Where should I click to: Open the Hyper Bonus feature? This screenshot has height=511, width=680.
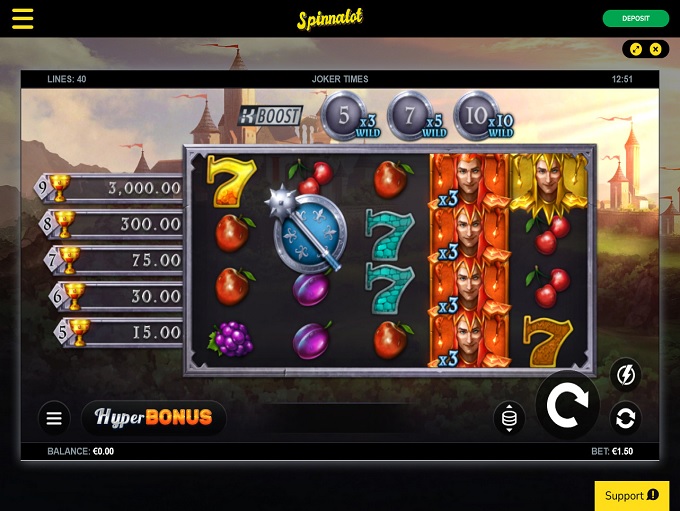coord(154,417)
